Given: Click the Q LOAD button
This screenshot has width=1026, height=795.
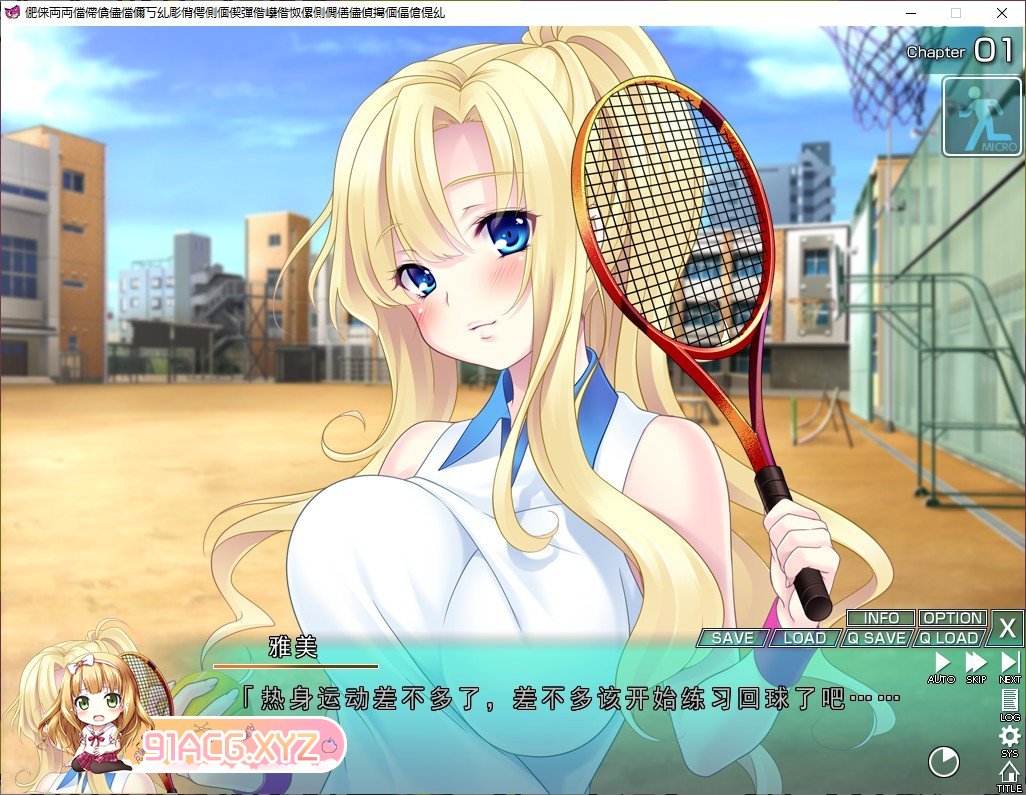Looking at the screenshot, I should (949, 638).
